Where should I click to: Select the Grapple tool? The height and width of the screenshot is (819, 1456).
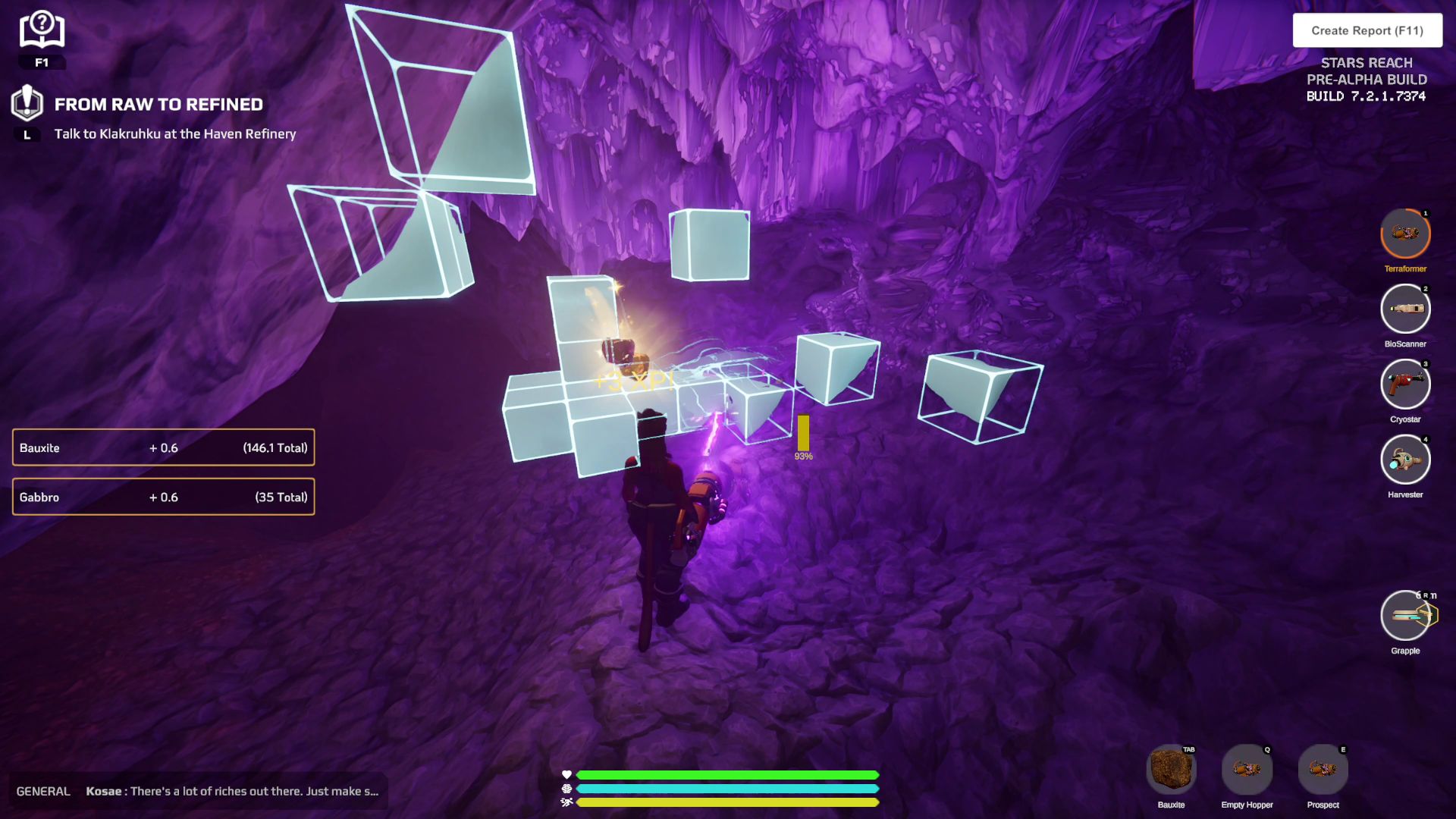point(1404,616)
